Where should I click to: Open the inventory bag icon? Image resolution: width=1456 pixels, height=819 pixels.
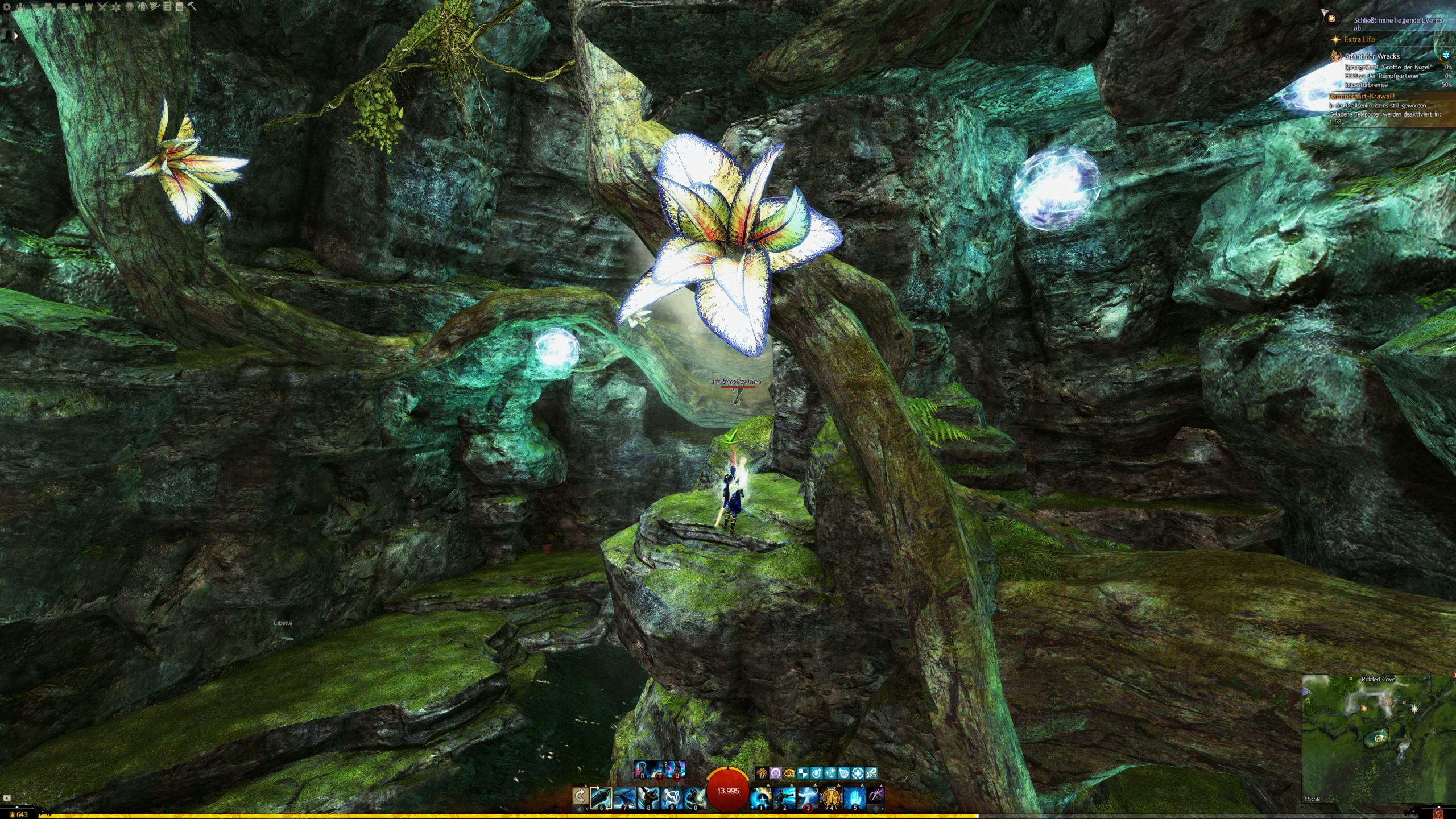[x=48, y=7]
